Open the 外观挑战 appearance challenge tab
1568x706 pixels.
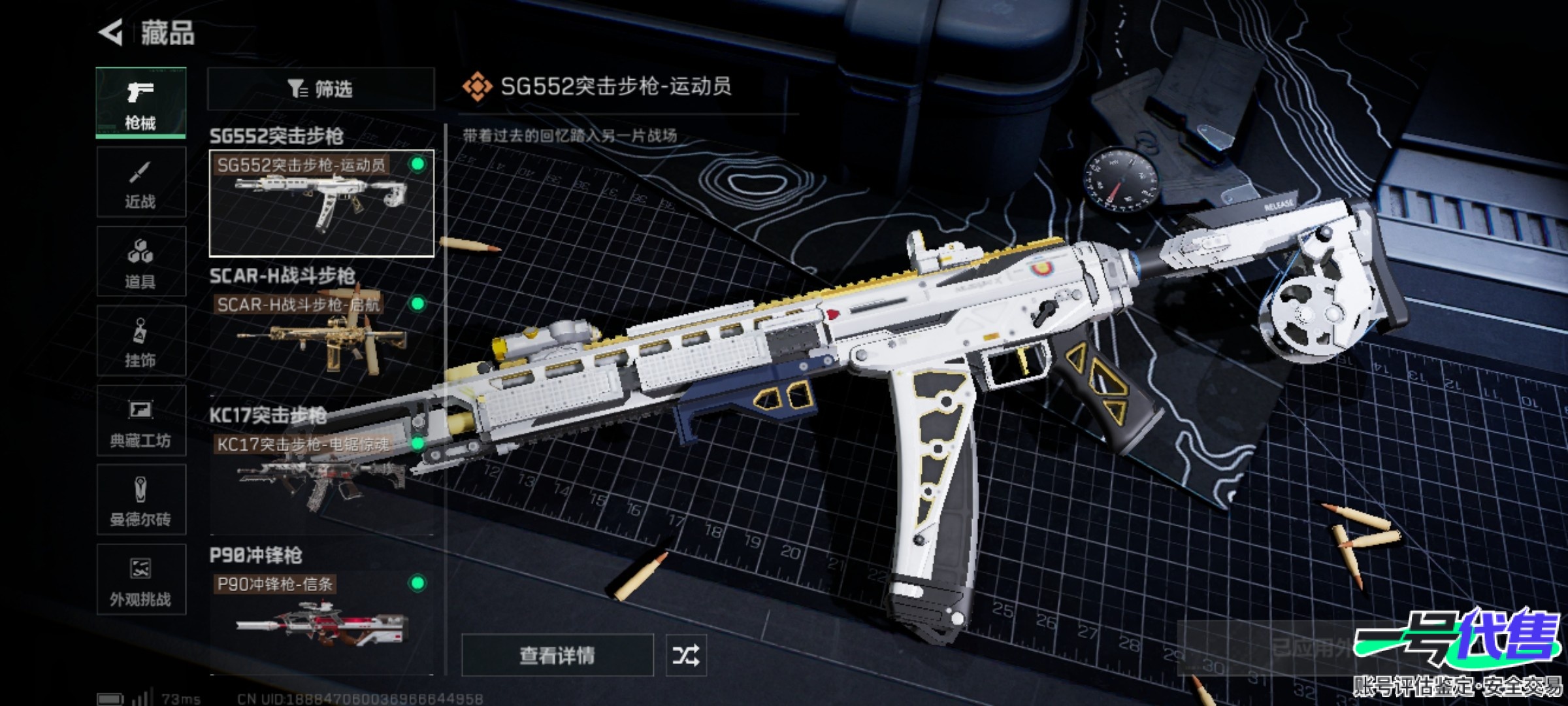point(140,580)
